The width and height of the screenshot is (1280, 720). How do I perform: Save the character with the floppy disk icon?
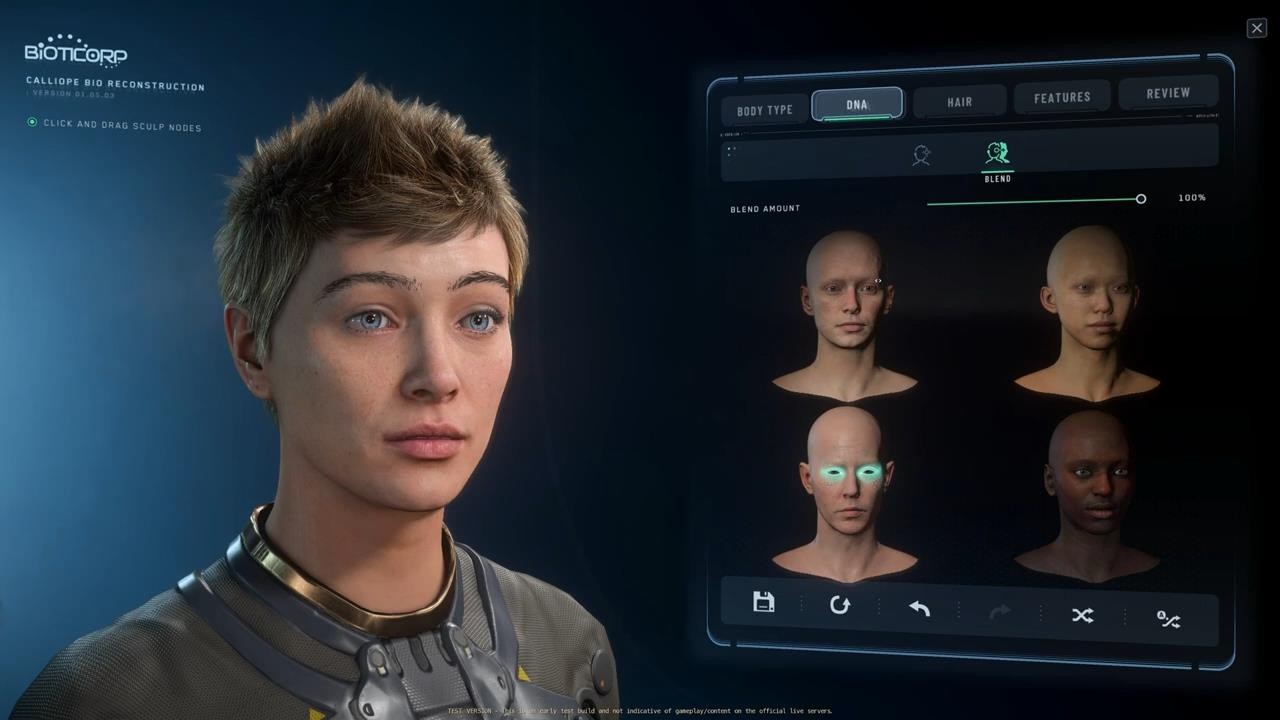764,602
